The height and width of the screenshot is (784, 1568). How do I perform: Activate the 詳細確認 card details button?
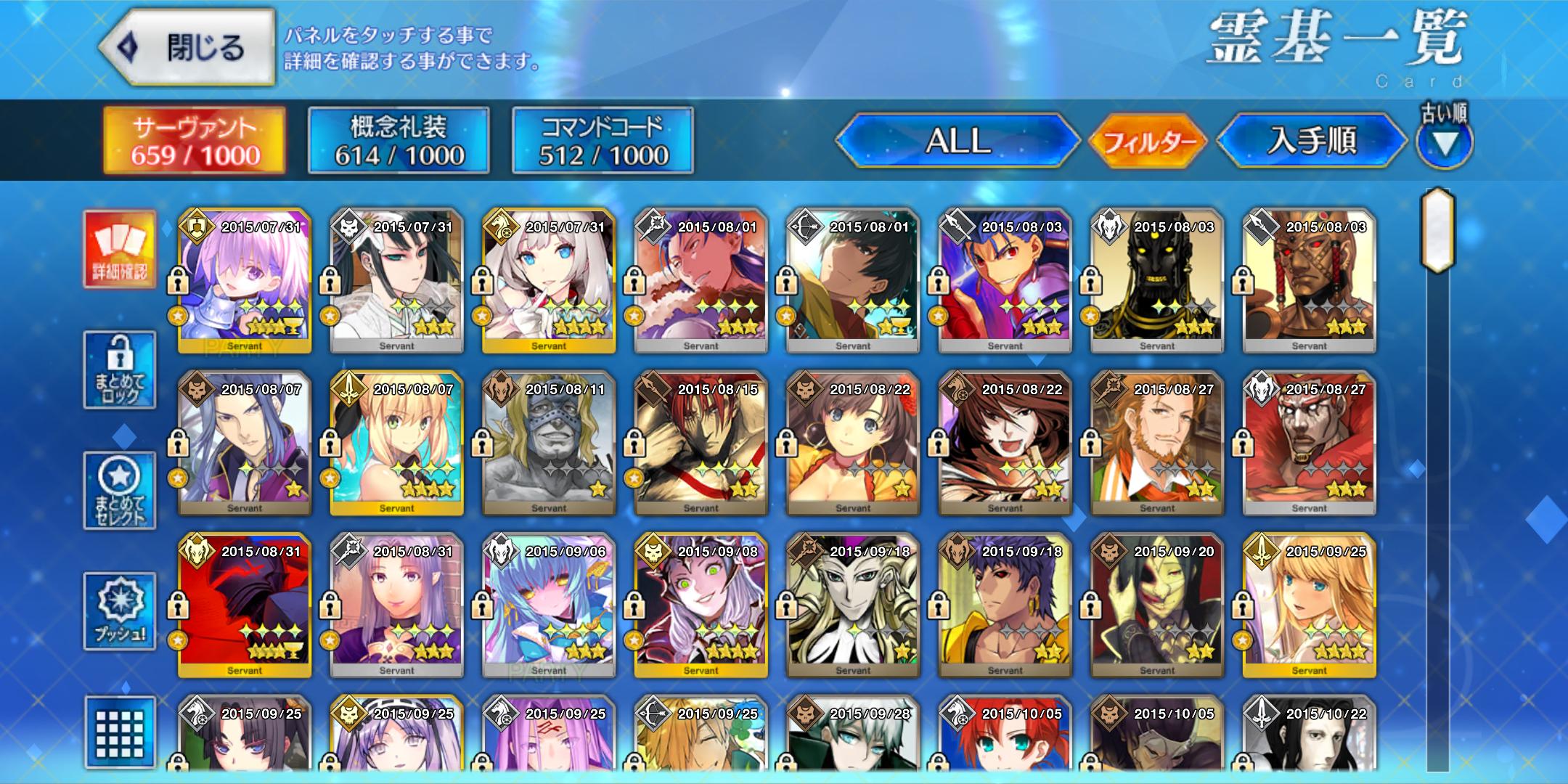[x=120, y=249]
